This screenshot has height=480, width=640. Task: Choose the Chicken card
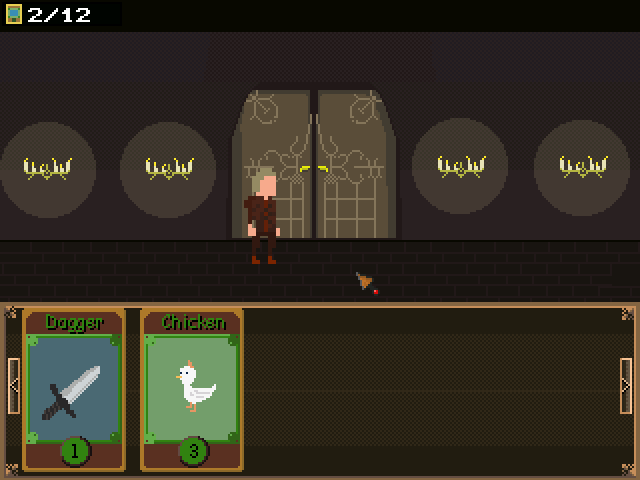click(x=191, y=390)
